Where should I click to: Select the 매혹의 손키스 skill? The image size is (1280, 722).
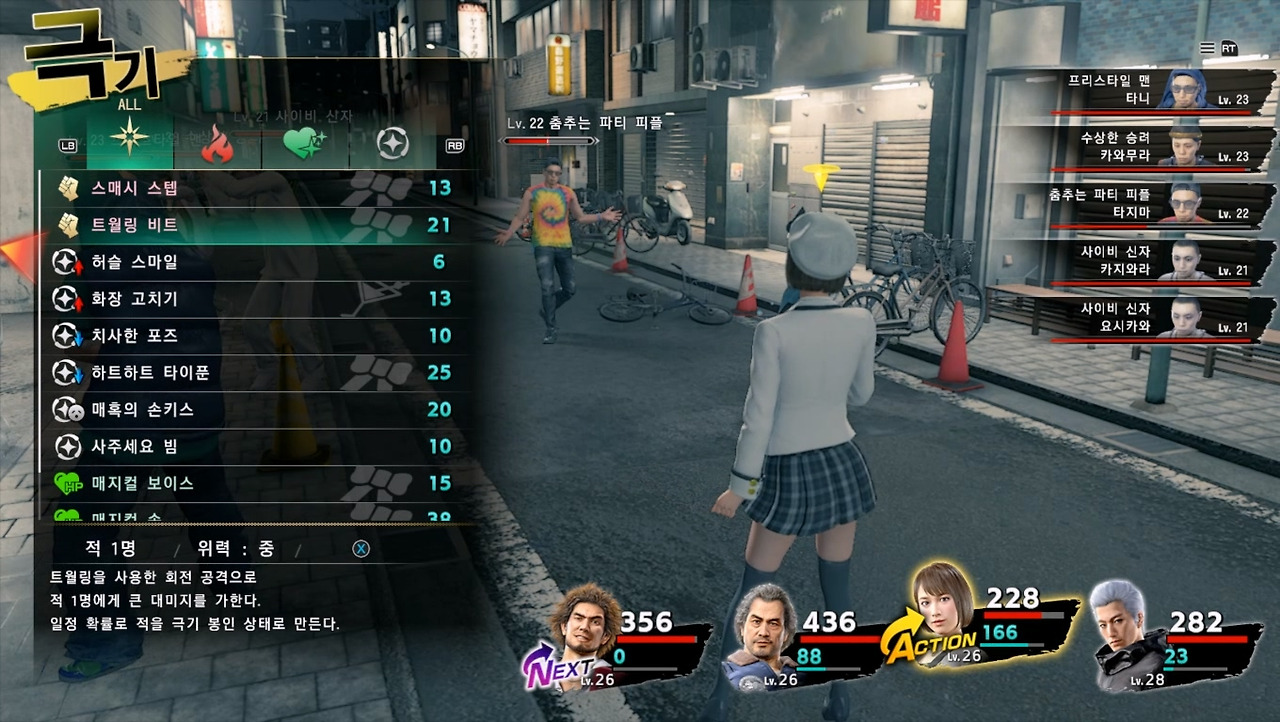pyautogui.click(x=250, y=409)
